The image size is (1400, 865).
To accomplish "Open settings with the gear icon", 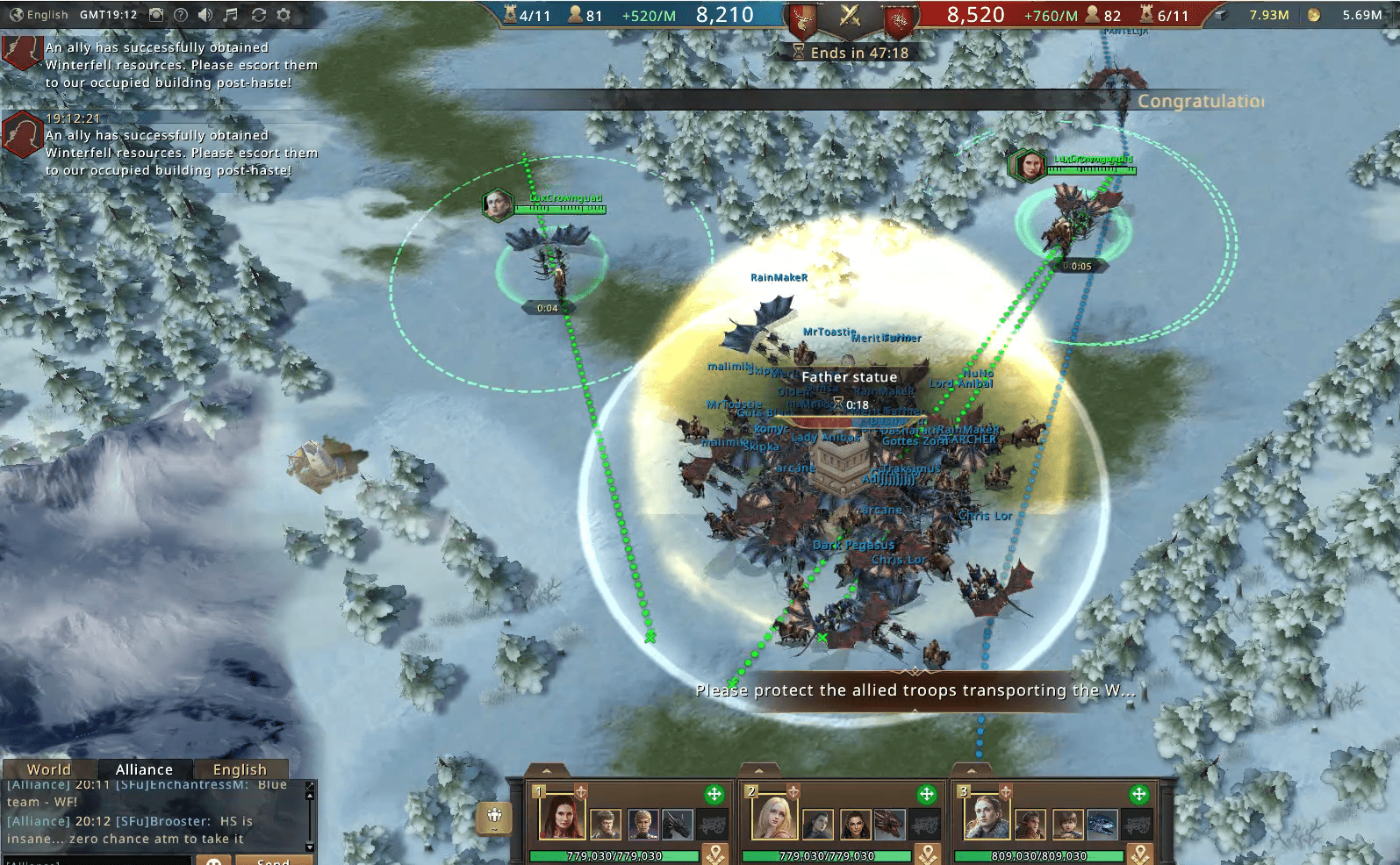I will coord(284,15).
